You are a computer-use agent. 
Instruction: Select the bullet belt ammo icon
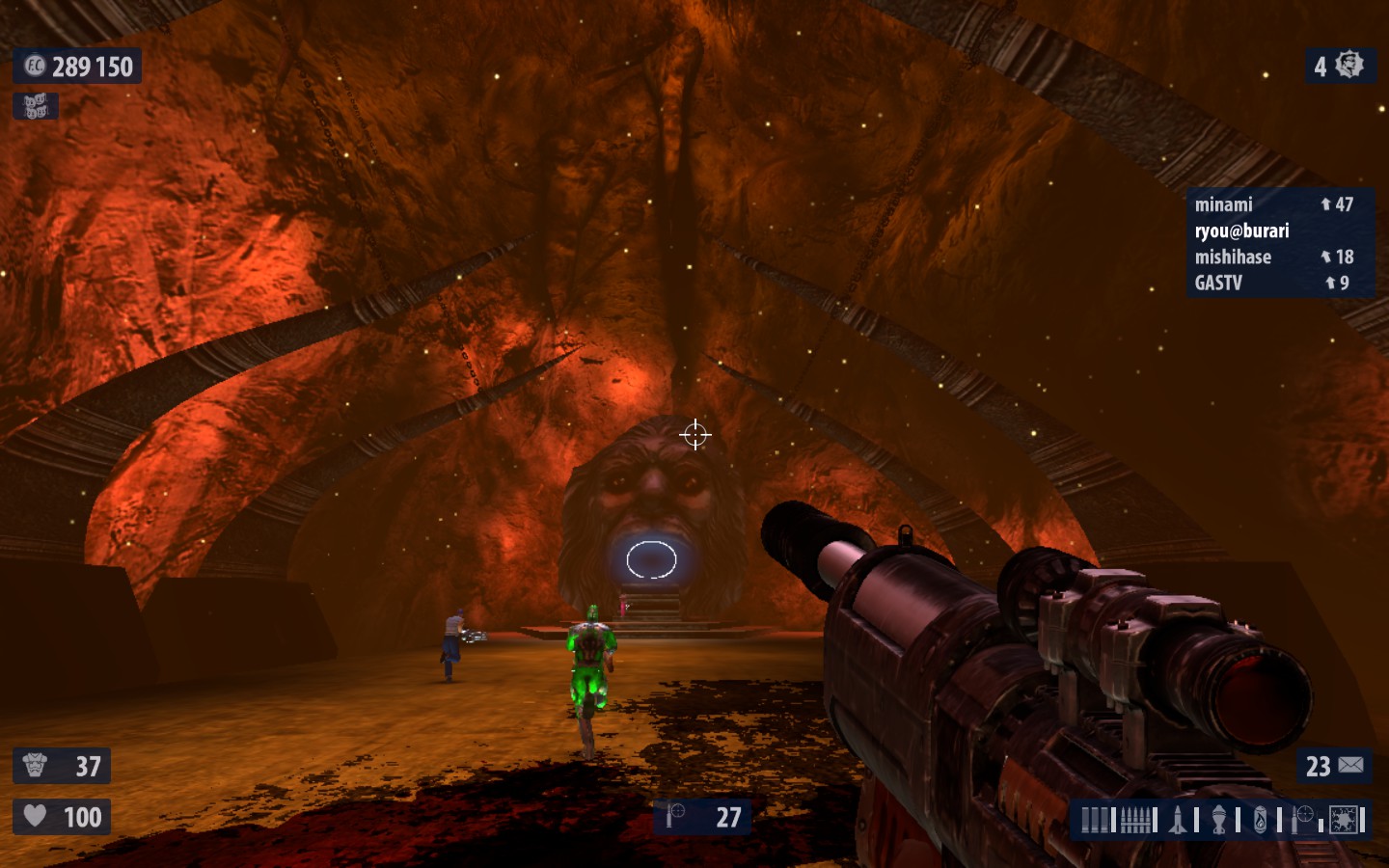pos(1137,820)
